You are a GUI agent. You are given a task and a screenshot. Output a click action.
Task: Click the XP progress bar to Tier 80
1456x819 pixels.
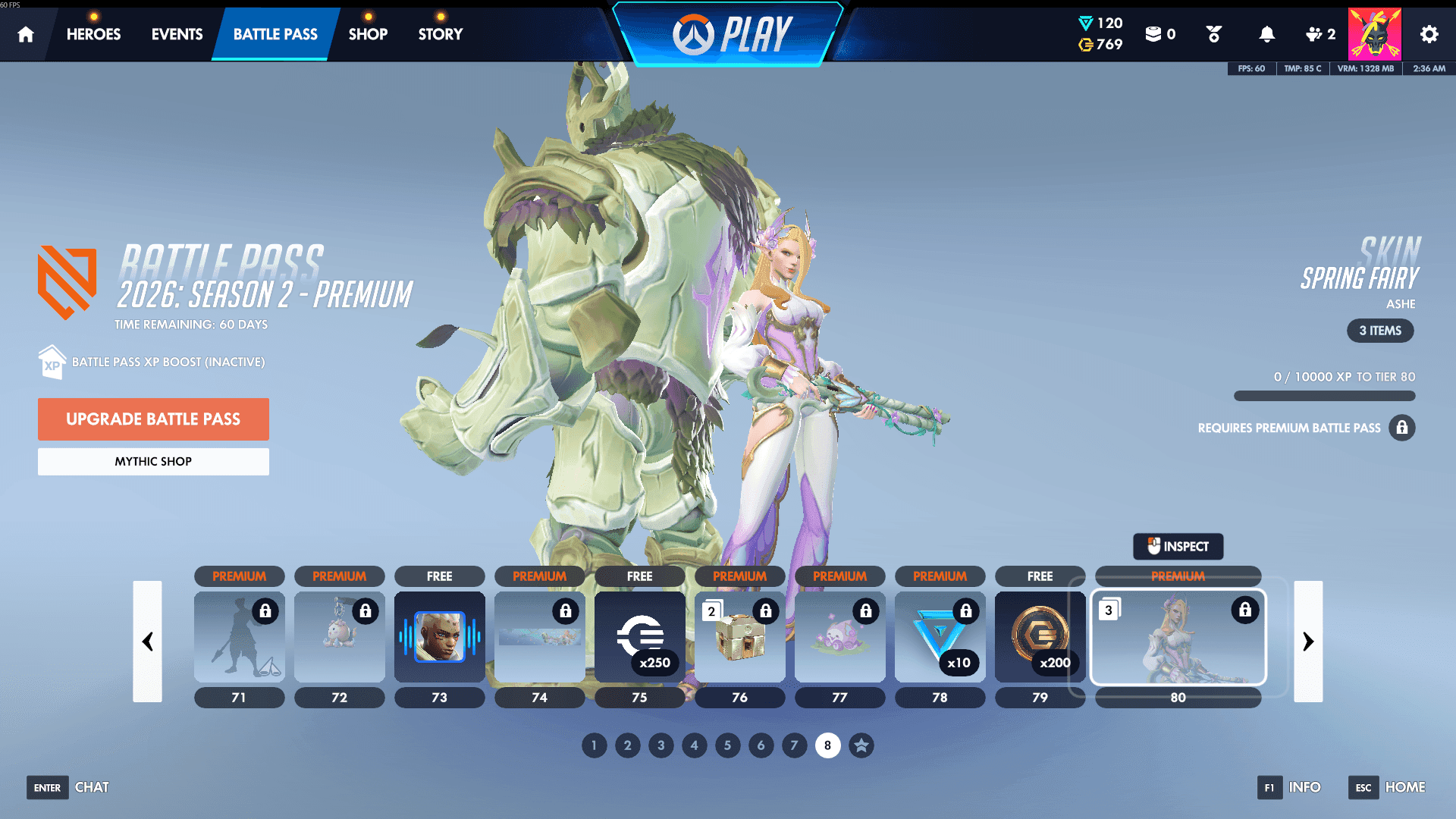(1324, 396)
